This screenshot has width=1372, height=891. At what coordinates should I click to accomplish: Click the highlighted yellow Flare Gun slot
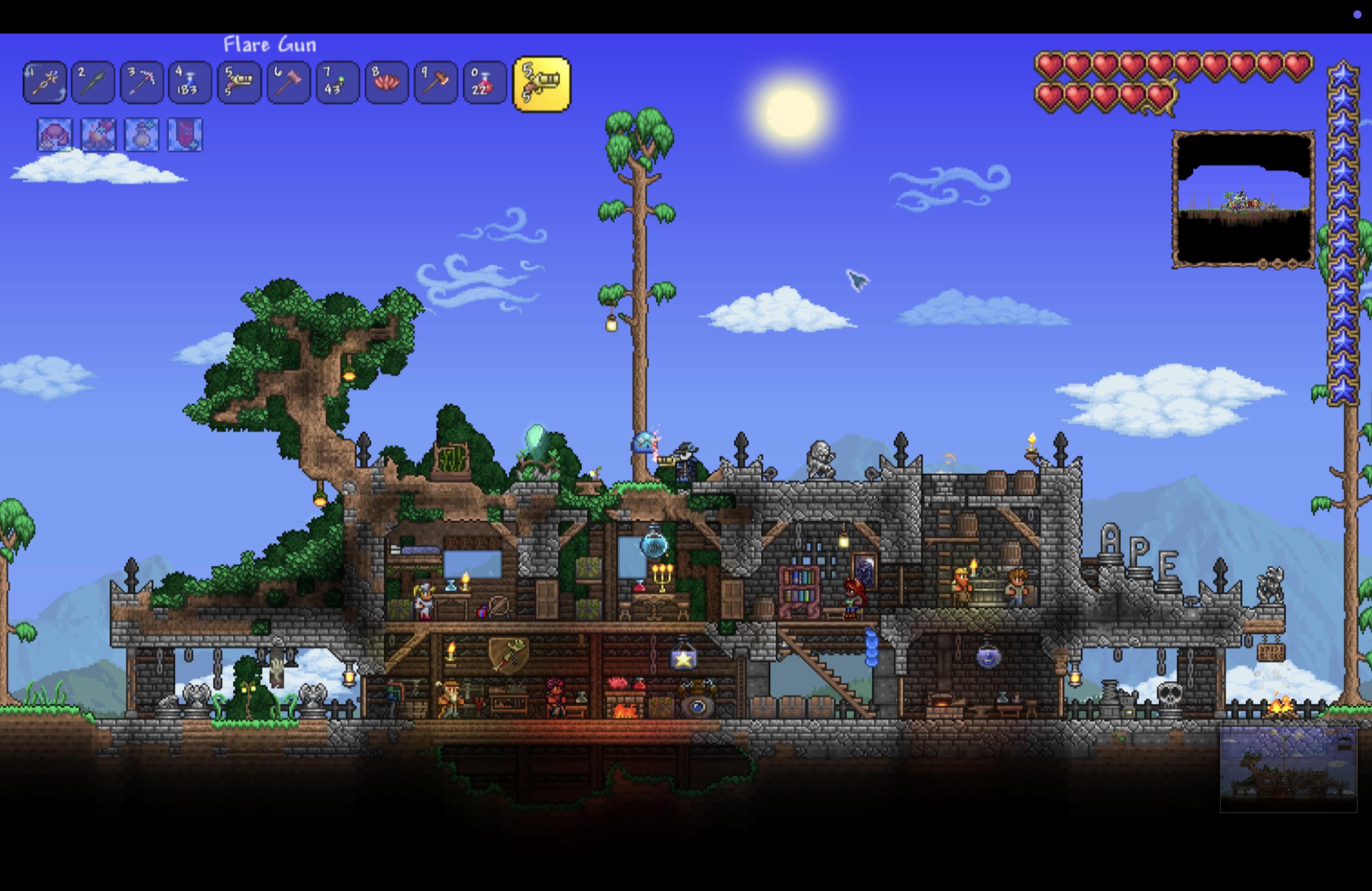pyautogui.click(x=541, y=84)
